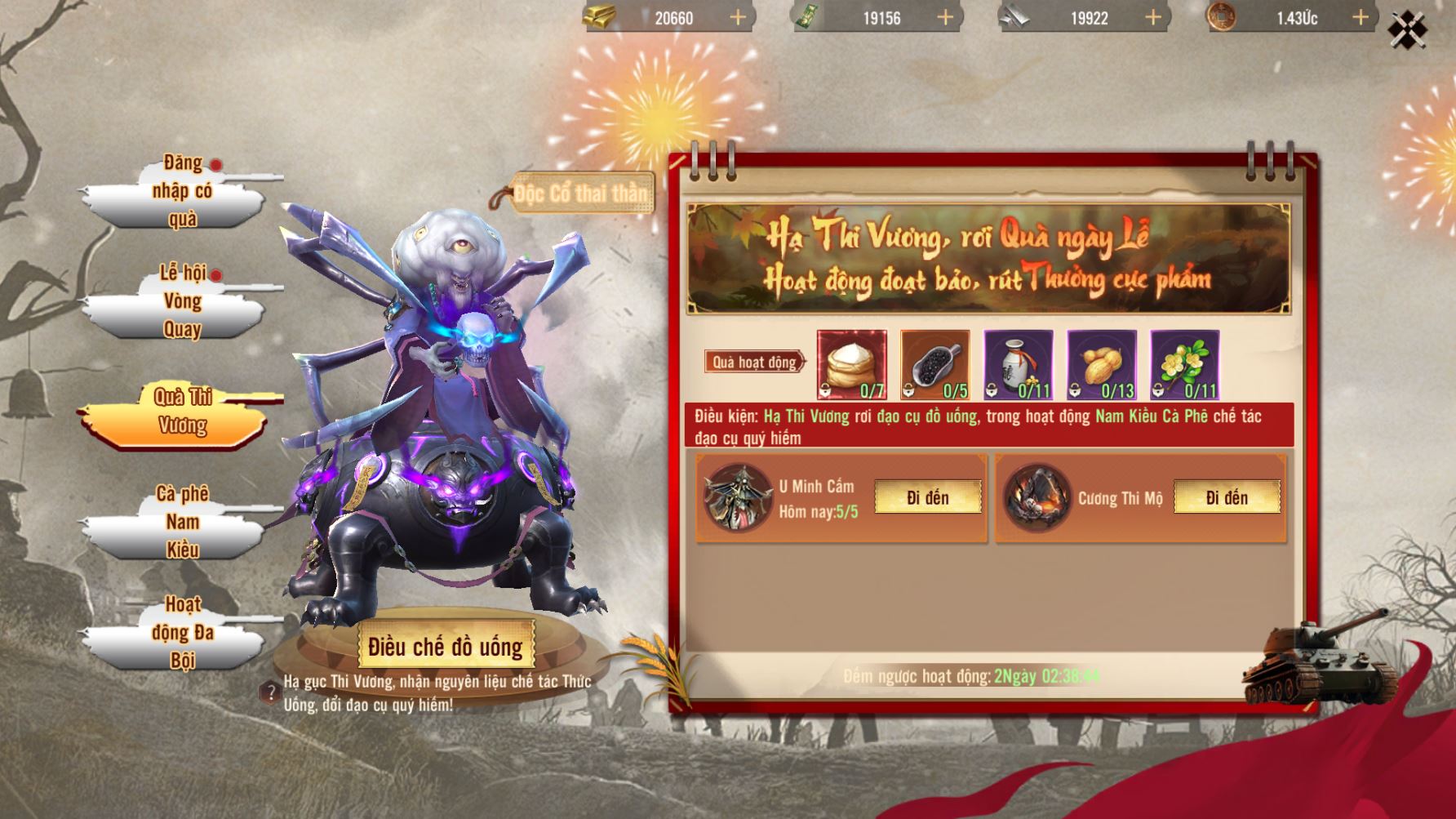Go to the Cà phê Nam Kiều tab
This screenshot has height=819, width=1456.
(x=181, y=522)
